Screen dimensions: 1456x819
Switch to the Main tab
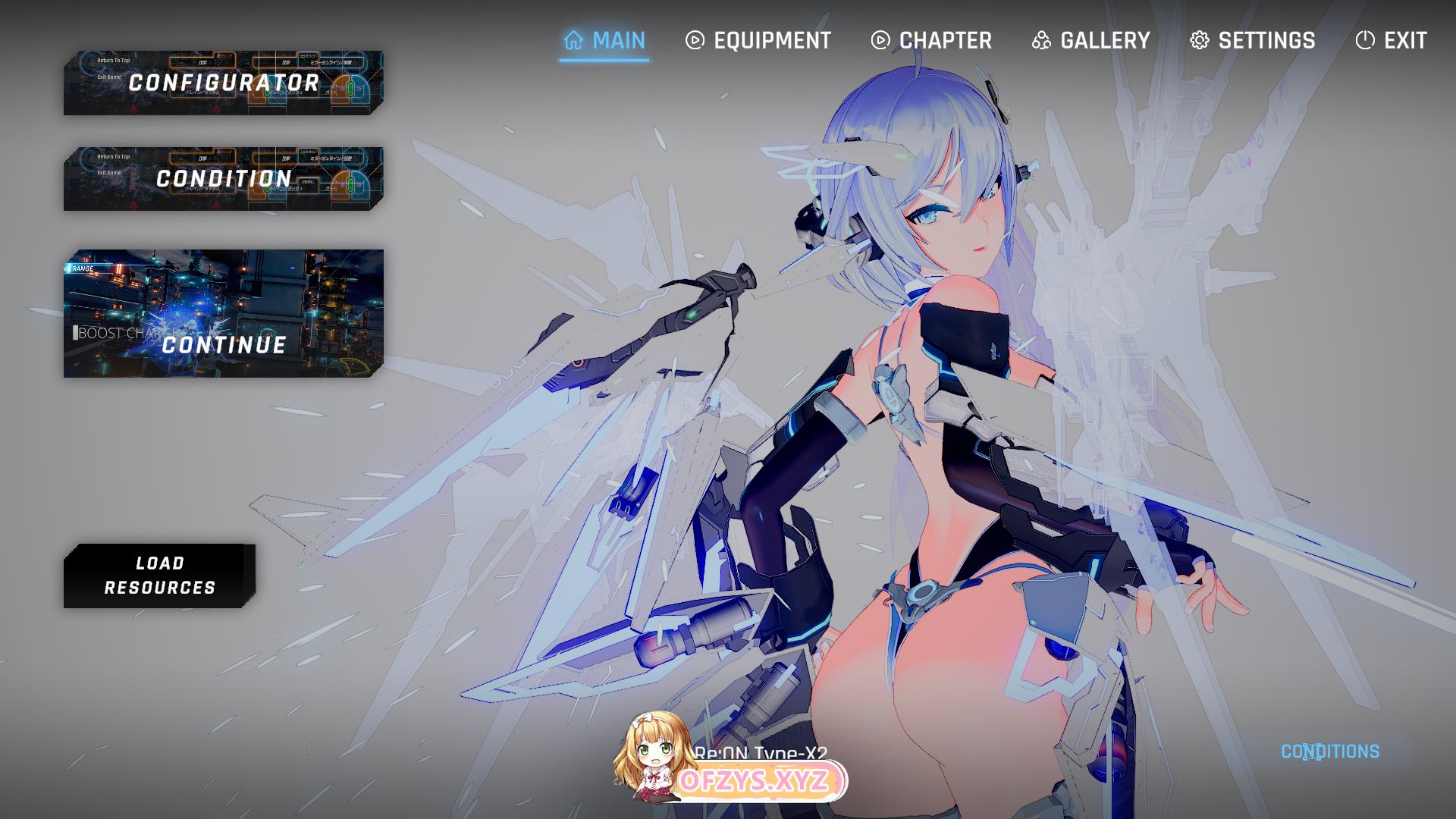tap(604, 40)
